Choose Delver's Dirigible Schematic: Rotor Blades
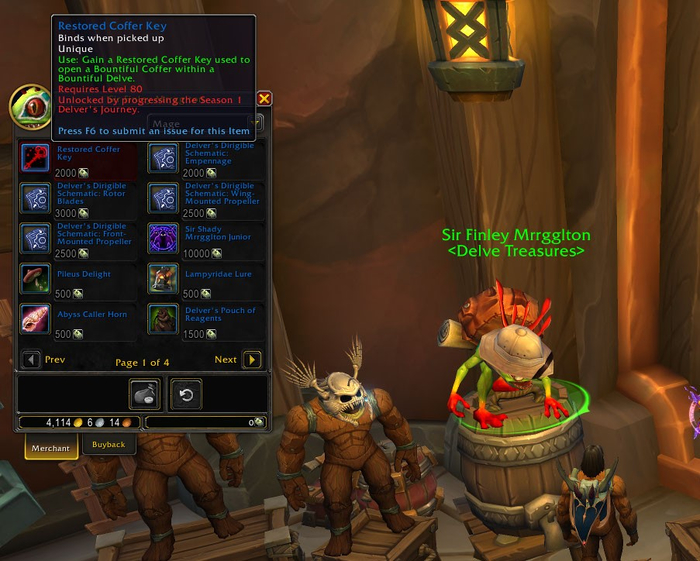700x561 pixels. pos(37,197)
